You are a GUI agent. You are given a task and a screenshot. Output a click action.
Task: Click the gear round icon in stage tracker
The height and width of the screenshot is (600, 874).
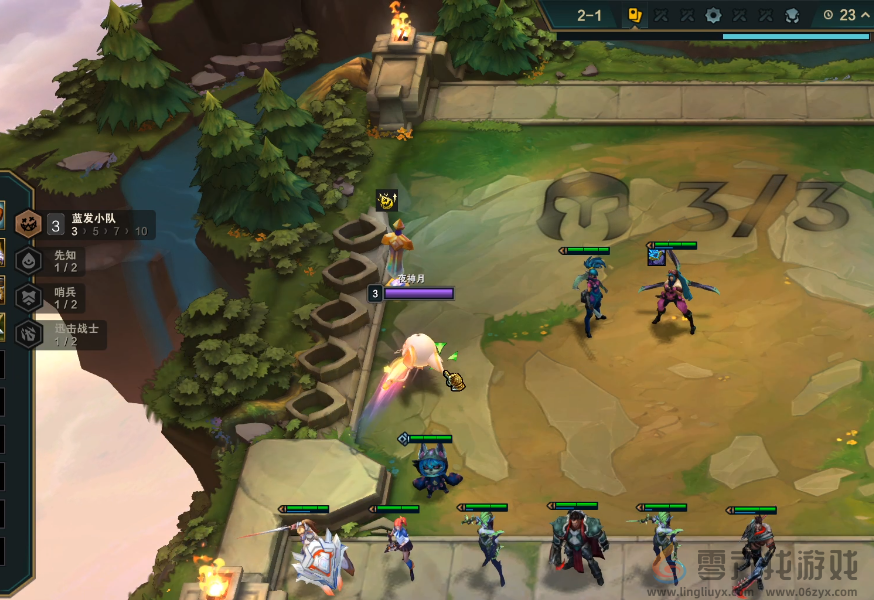713,15
